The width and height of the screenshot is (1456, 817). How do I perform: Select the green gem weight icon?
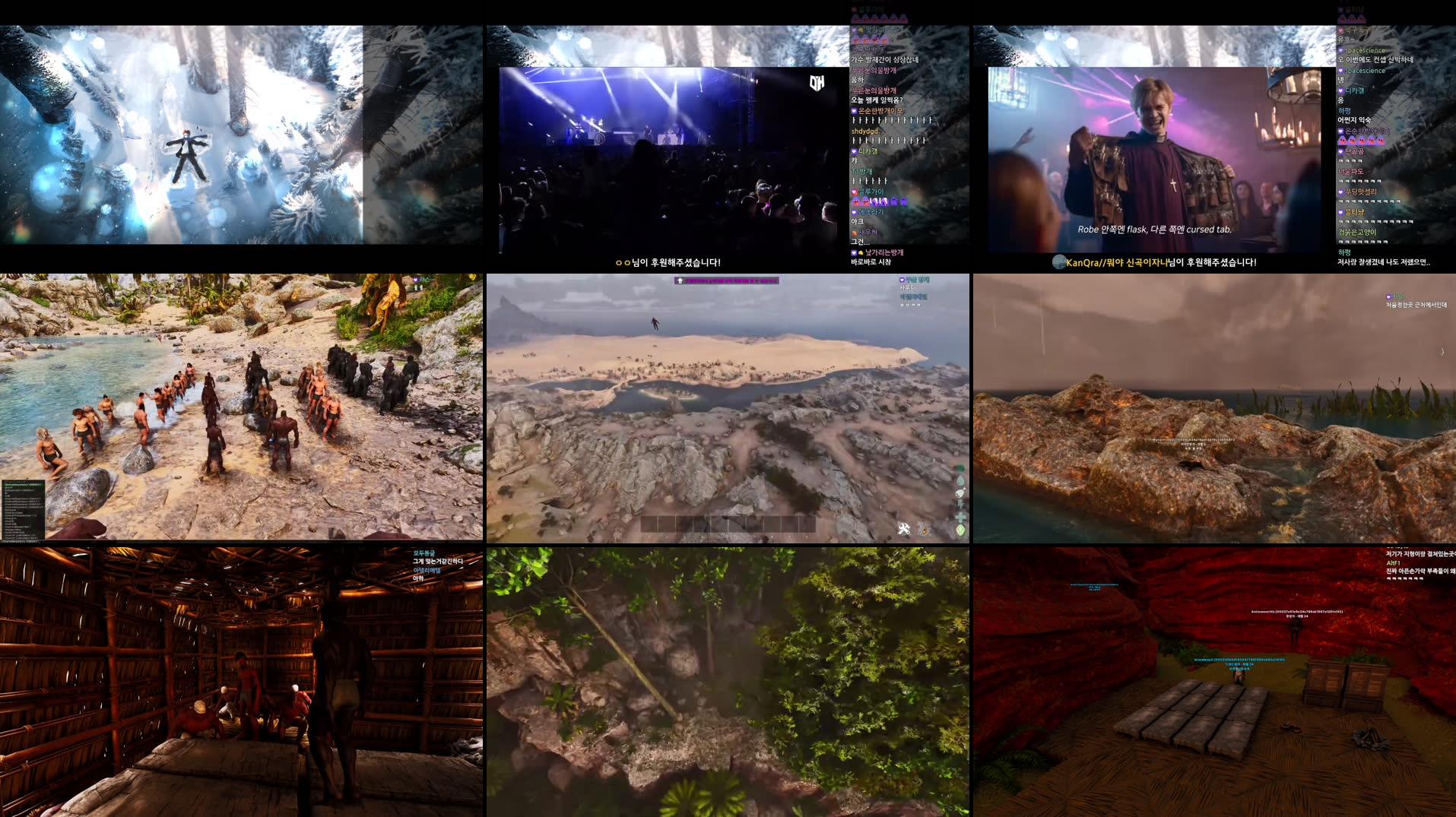960,530
